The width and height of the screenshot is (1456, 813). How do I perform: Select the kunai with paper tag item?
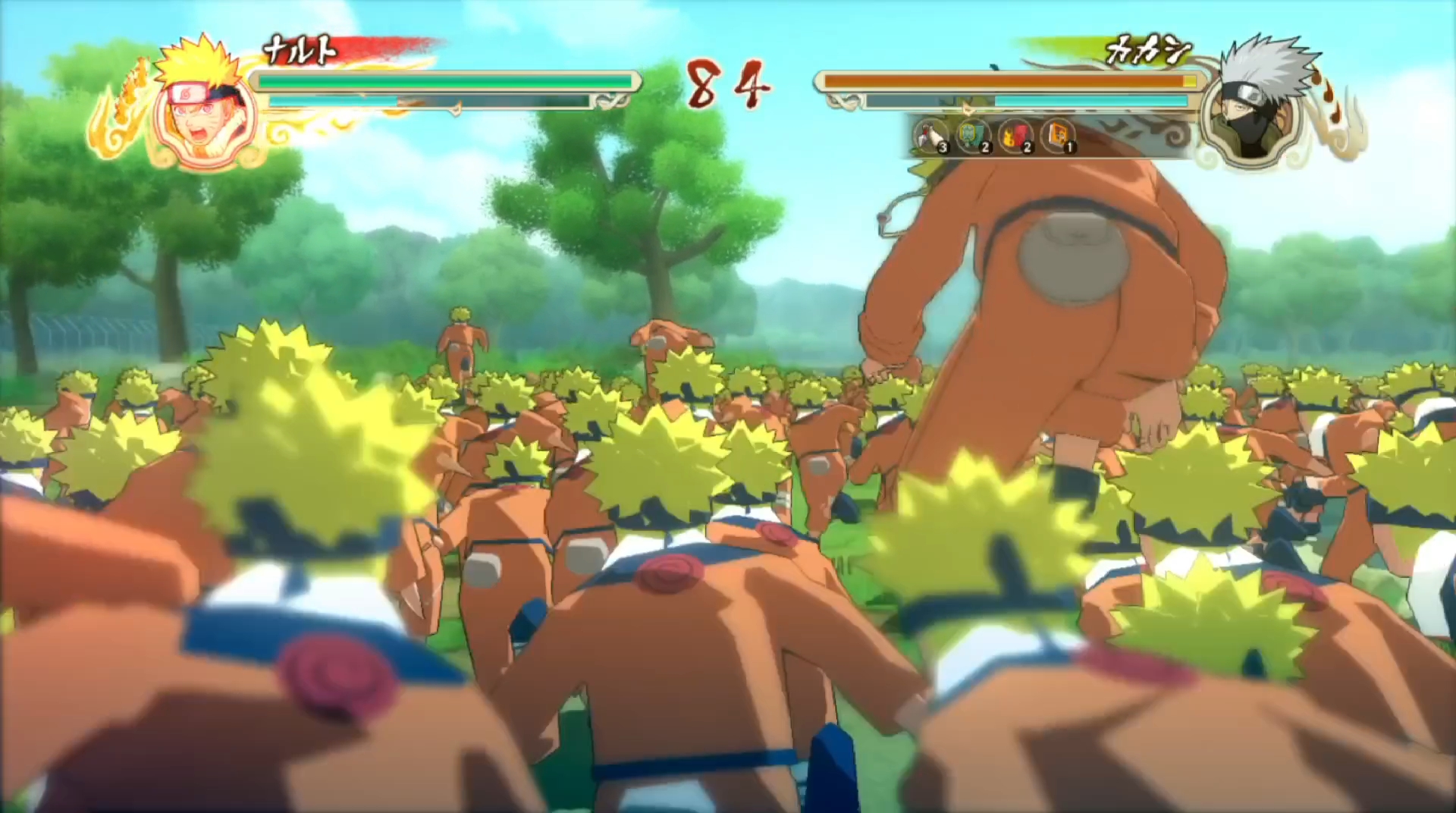930,136
